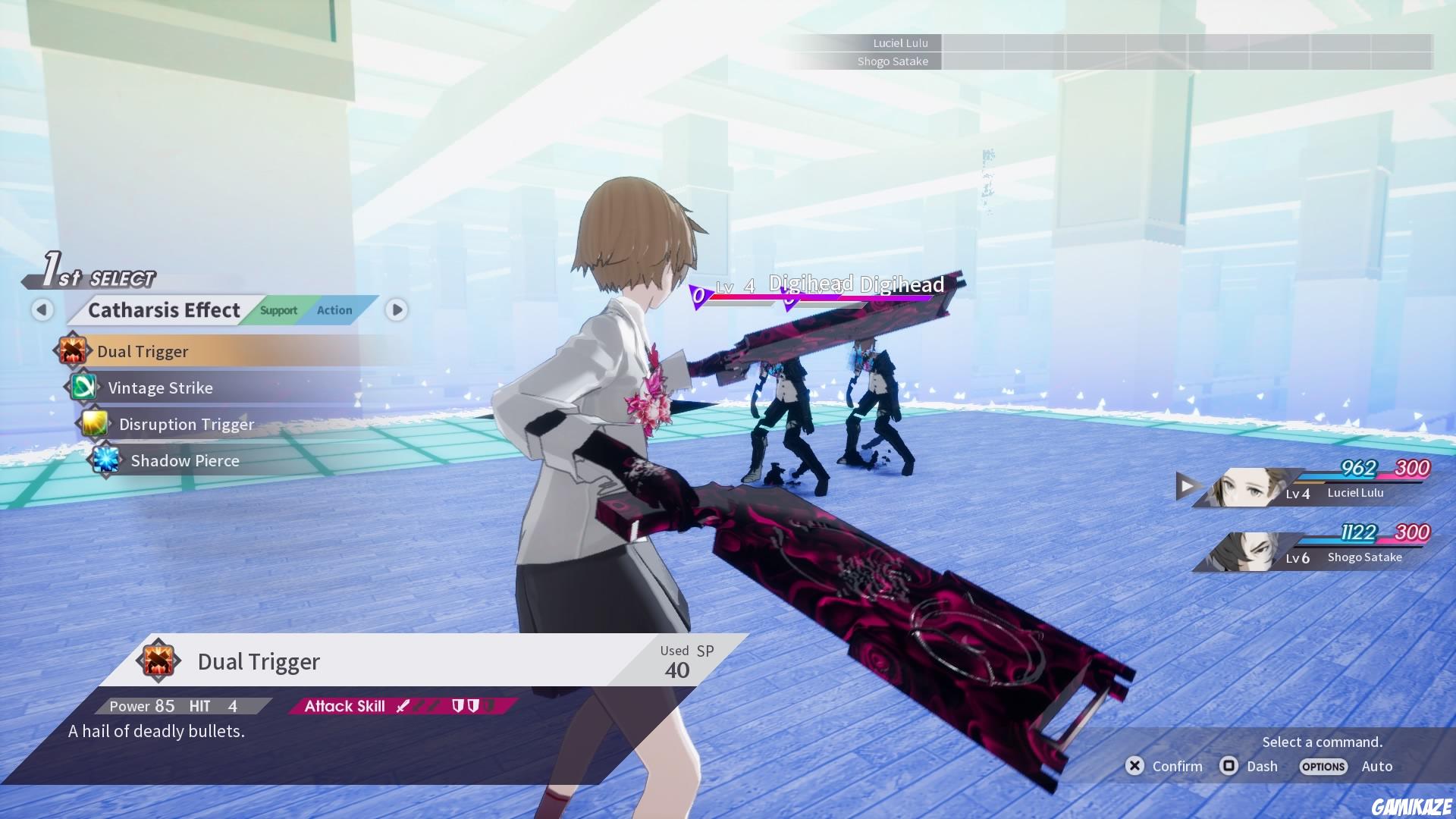Image resolution: width=1456 pixels, height=819 pixels.
Task: Switch to the Action tab
Action: [x=334, y=309]
